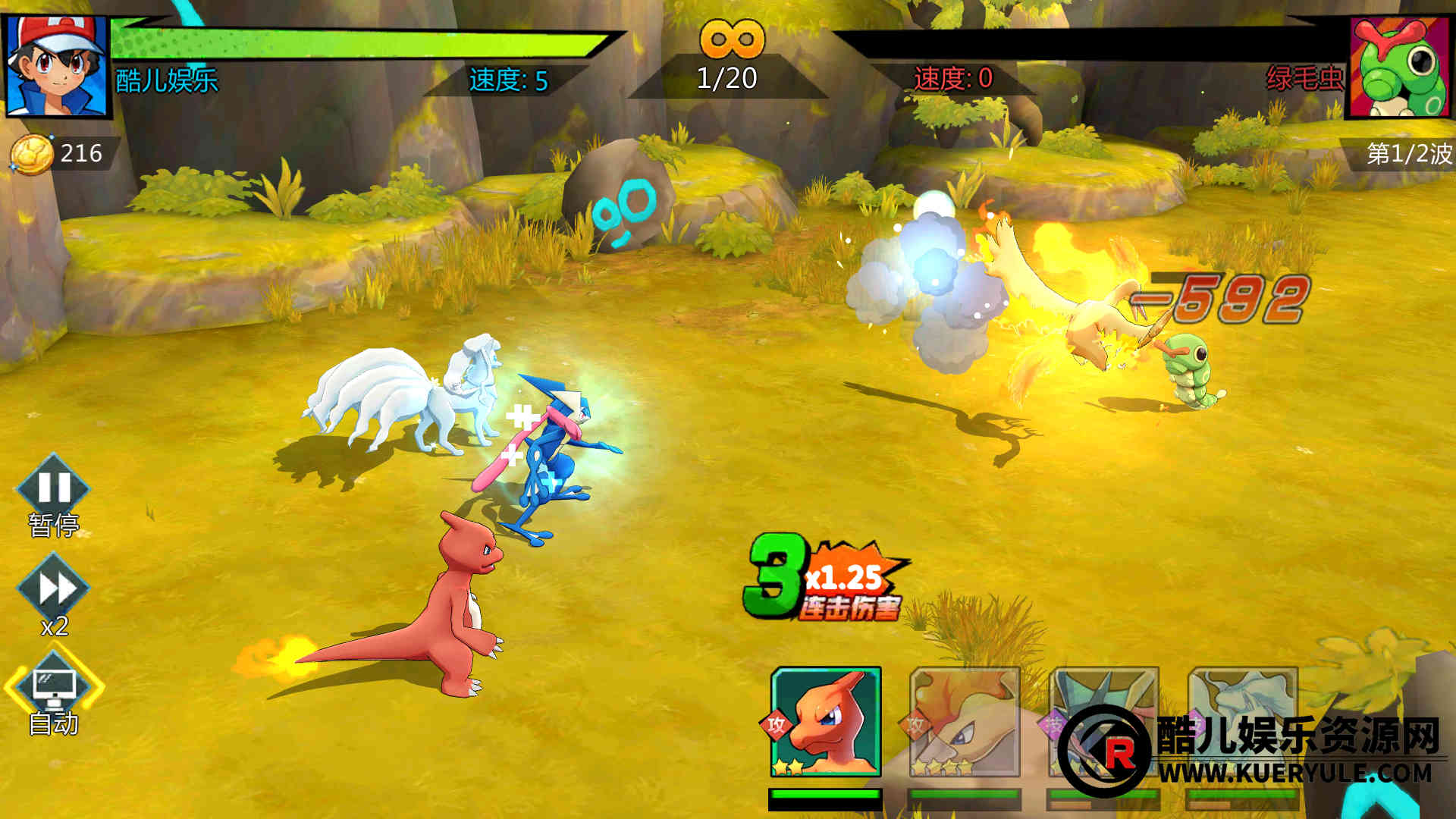Select the Moltres skill card

[964, 722]
